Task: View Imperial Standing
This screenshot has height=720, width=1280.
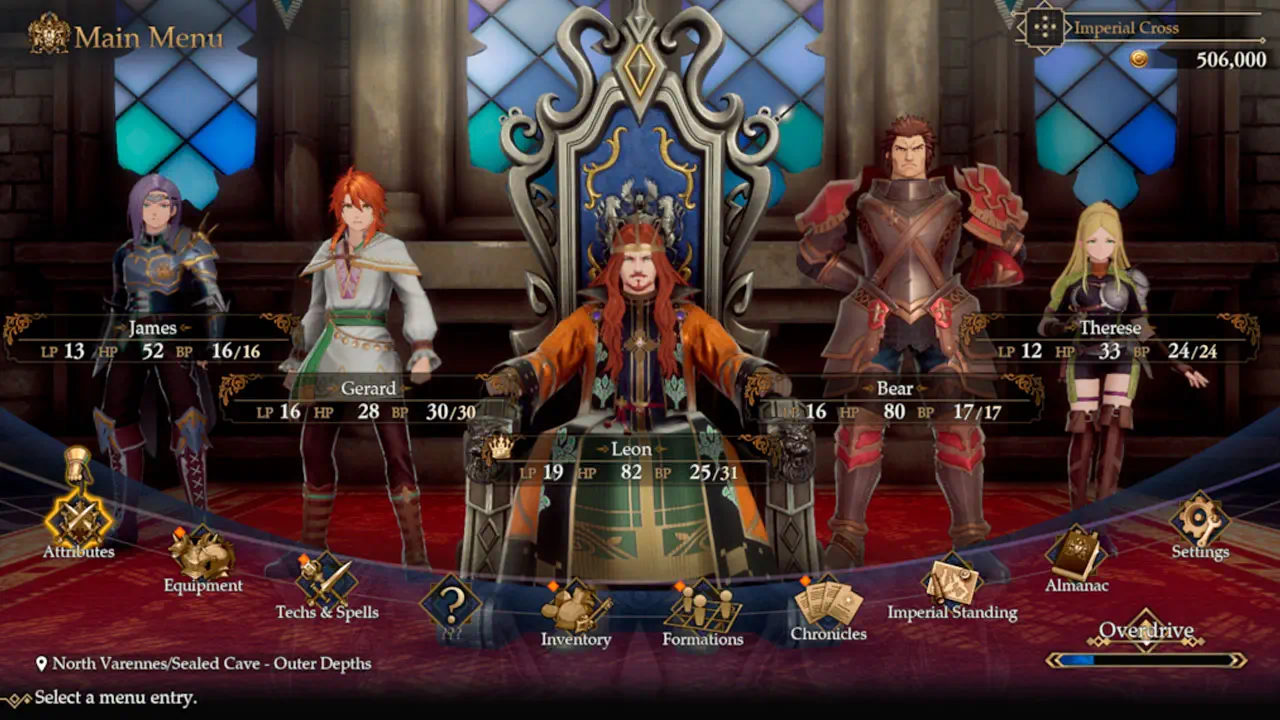Action: (x=952, y=582)
